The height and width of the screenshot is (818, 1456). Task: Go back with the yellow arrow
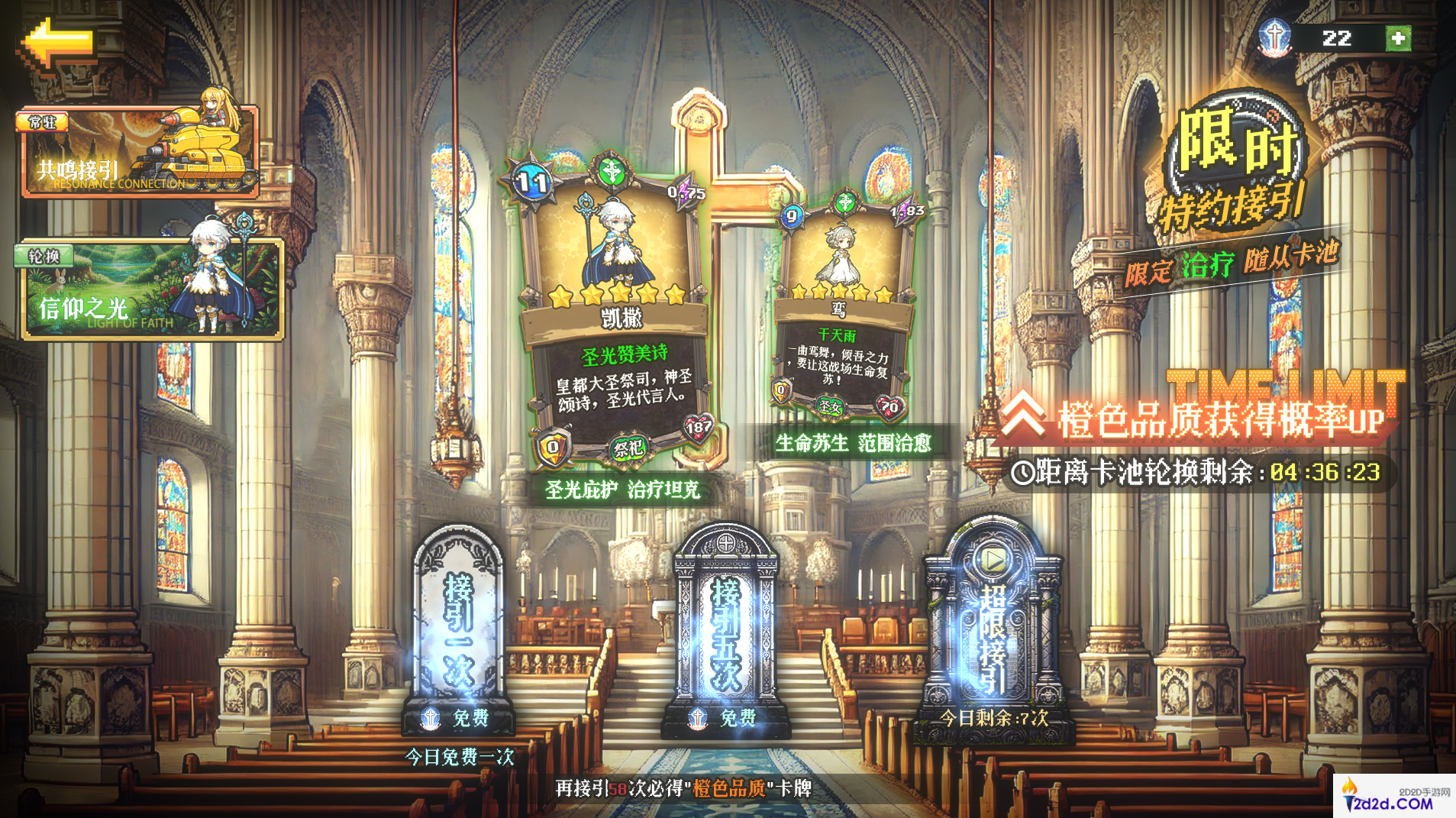(59, 44)
